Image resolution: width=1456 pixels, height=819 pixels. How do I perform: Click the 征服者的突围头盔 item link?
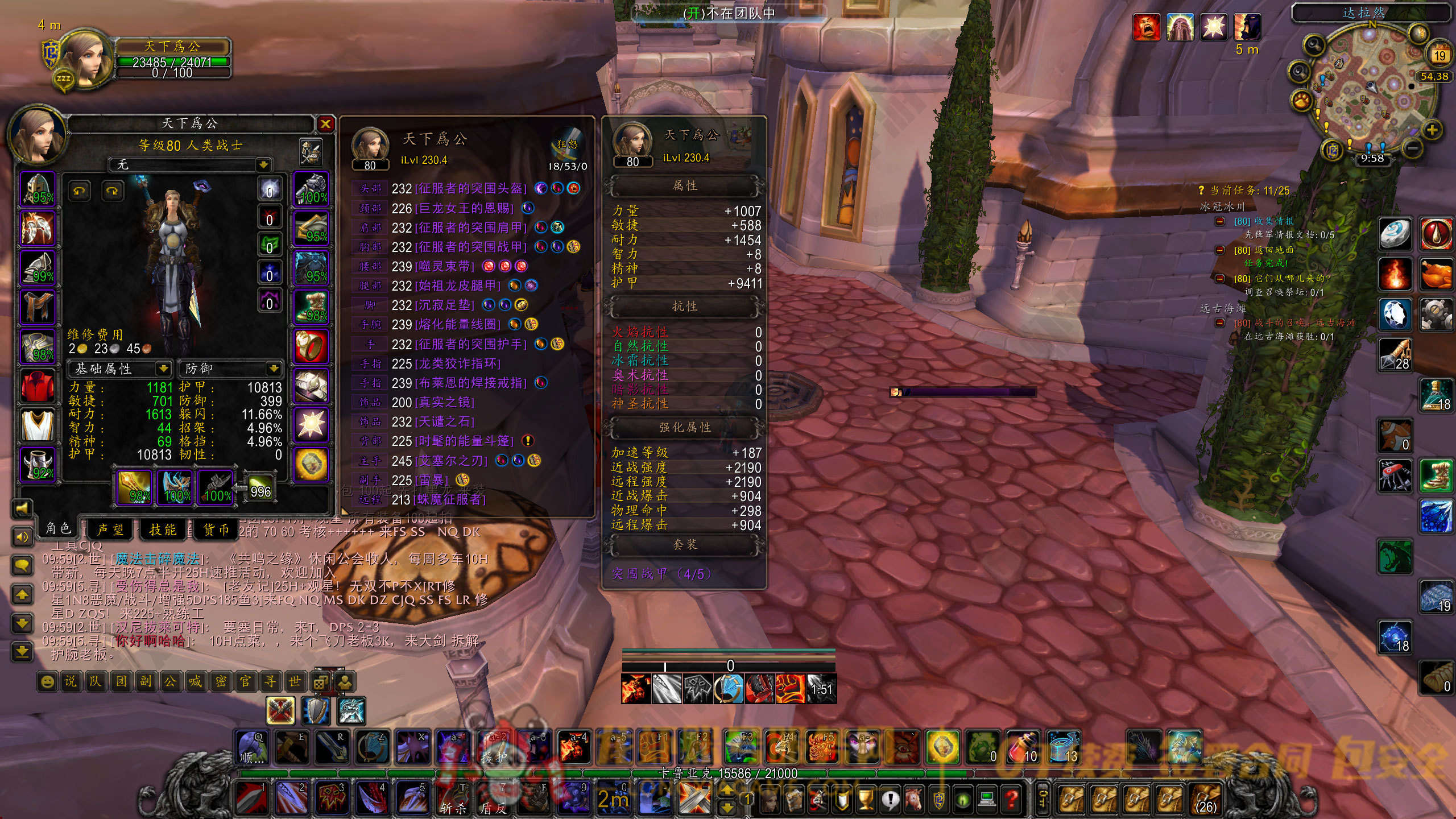pyautogui.click(x=471, y=188)
